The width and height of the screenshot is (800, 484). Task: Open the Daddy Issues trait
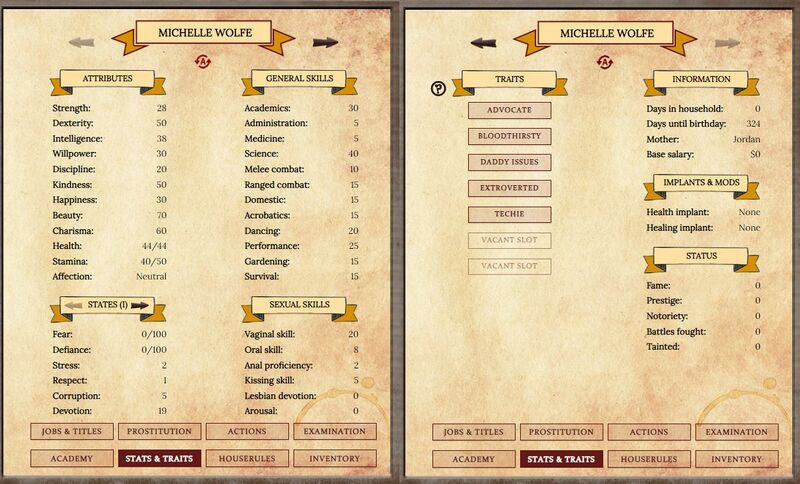pyautogui.click(x=509, y=162)
